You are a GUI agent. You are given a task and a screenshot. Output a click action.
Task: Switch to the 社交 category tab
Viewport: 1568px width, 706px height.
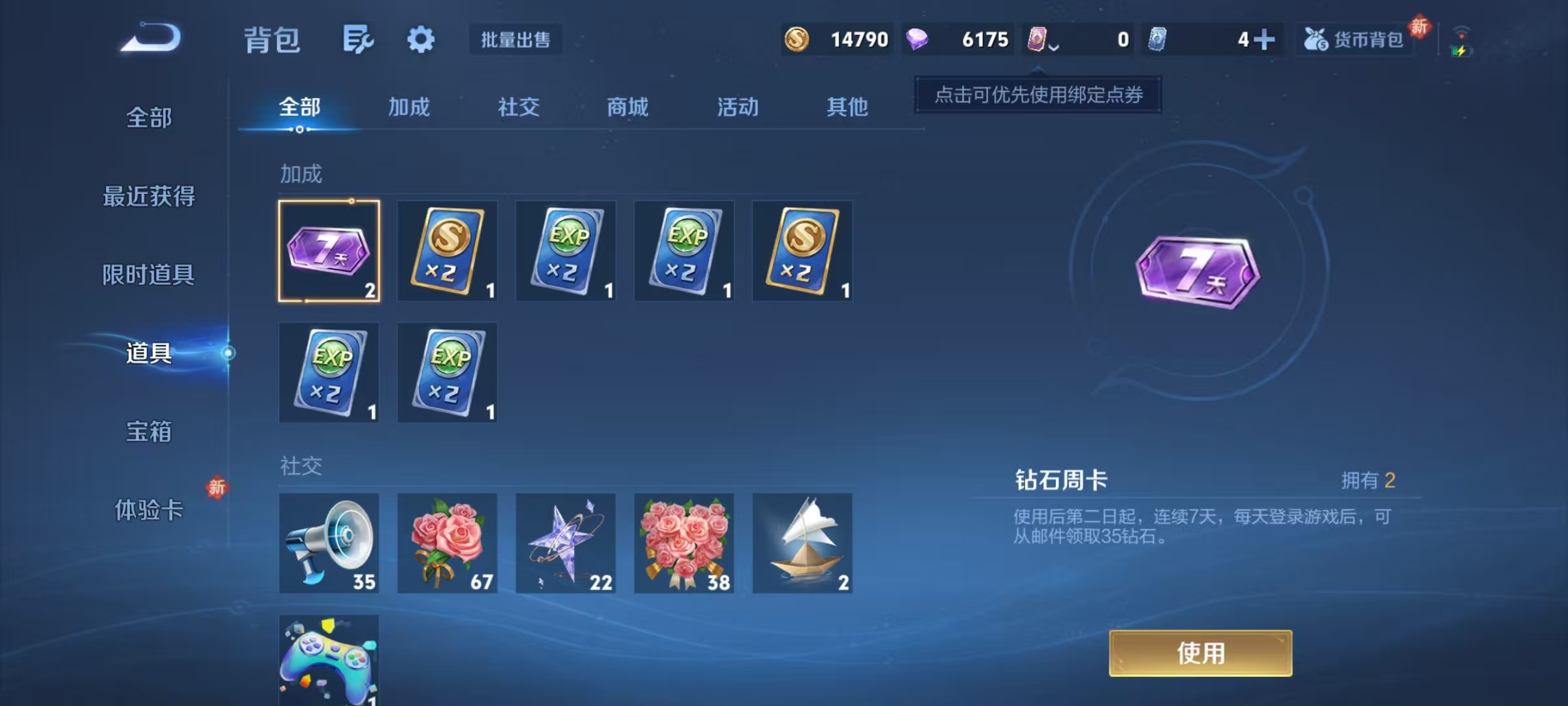point(517,108)
